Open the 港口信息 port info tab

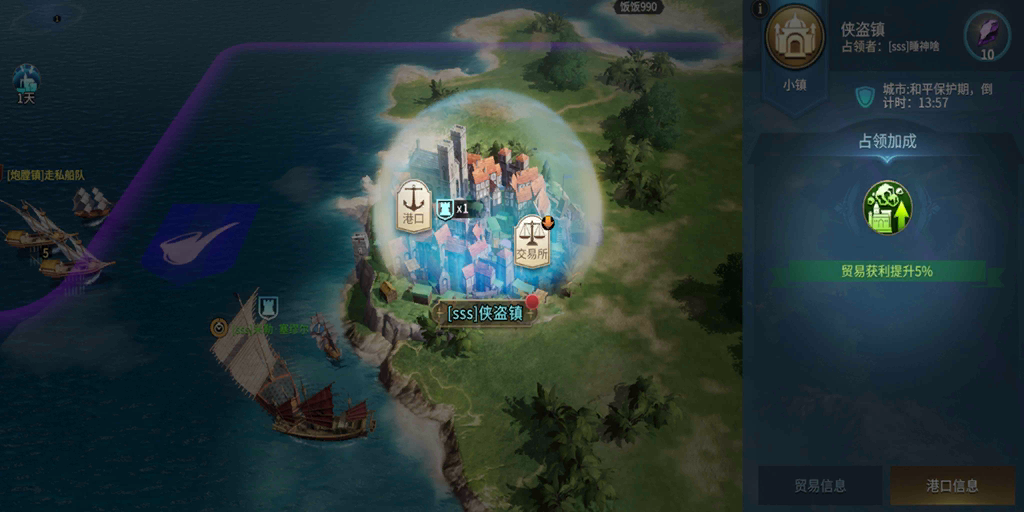coord(951,486)
